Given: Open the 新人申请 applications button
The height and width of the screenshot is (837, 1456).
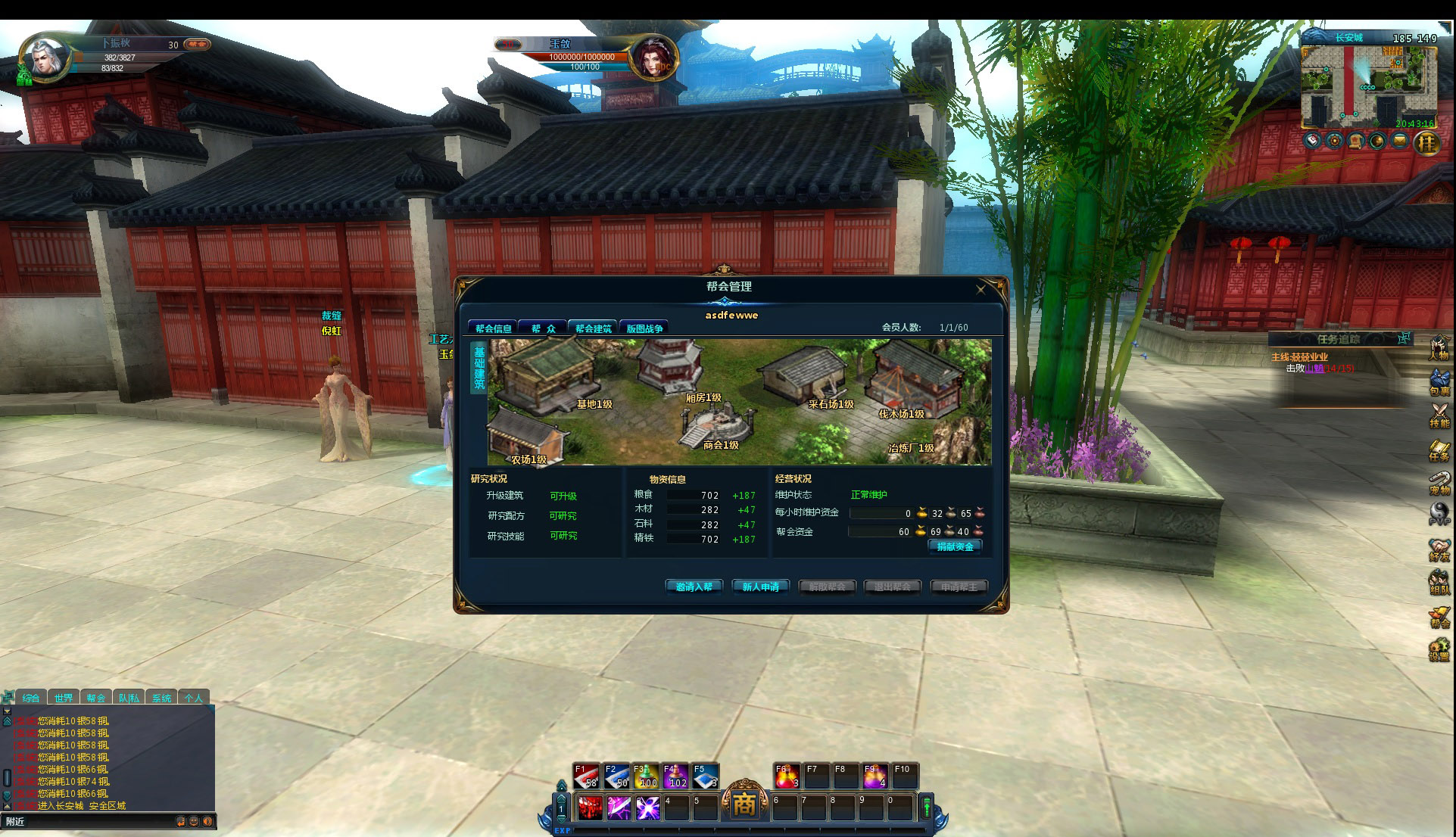Looking at the screenshot, I should click(x=760, y=587).
